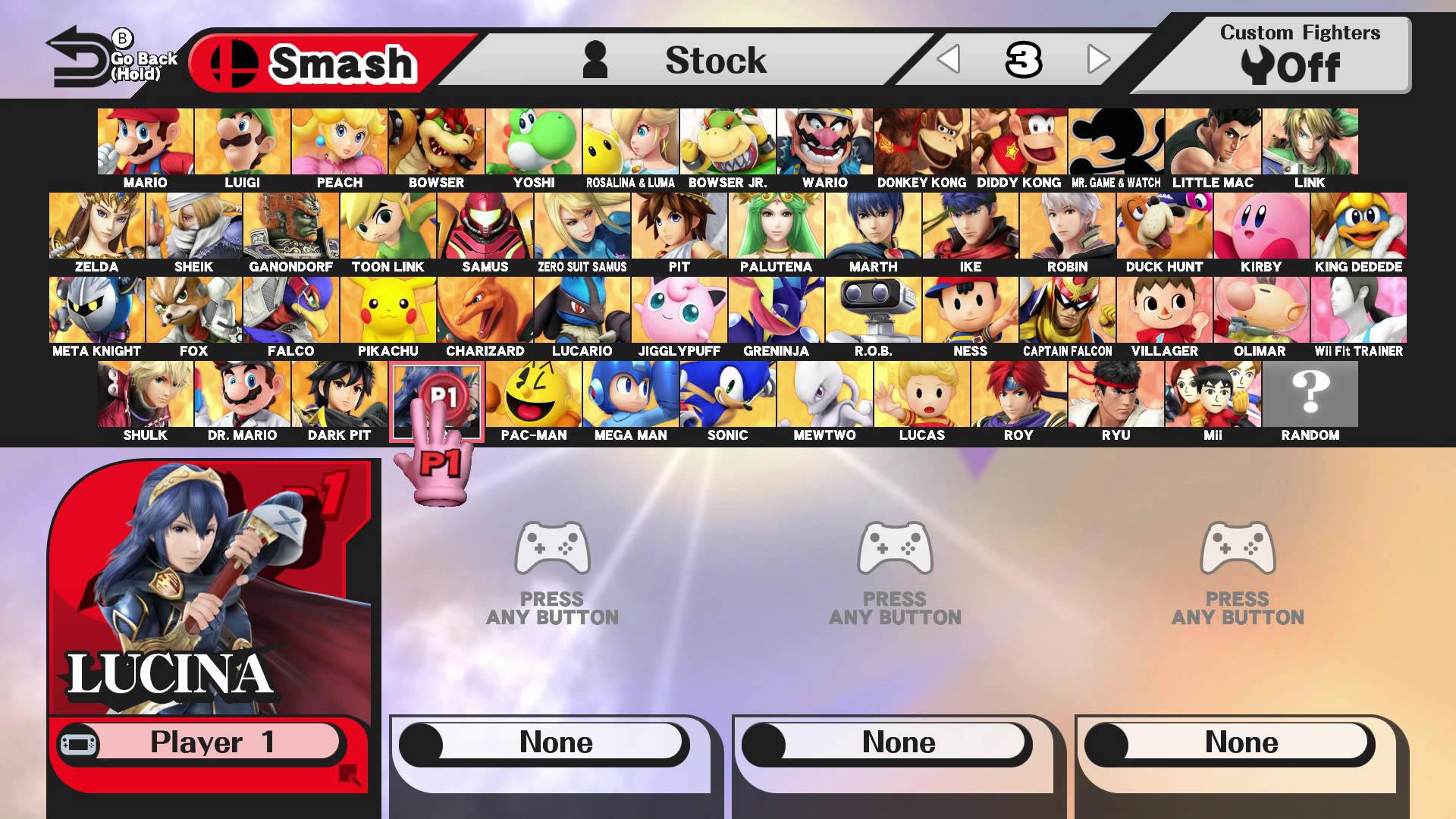Viewport: 1456px width, 819px height.
Task: Pick Mr. Game & Watch
Action: (1115, 141)
